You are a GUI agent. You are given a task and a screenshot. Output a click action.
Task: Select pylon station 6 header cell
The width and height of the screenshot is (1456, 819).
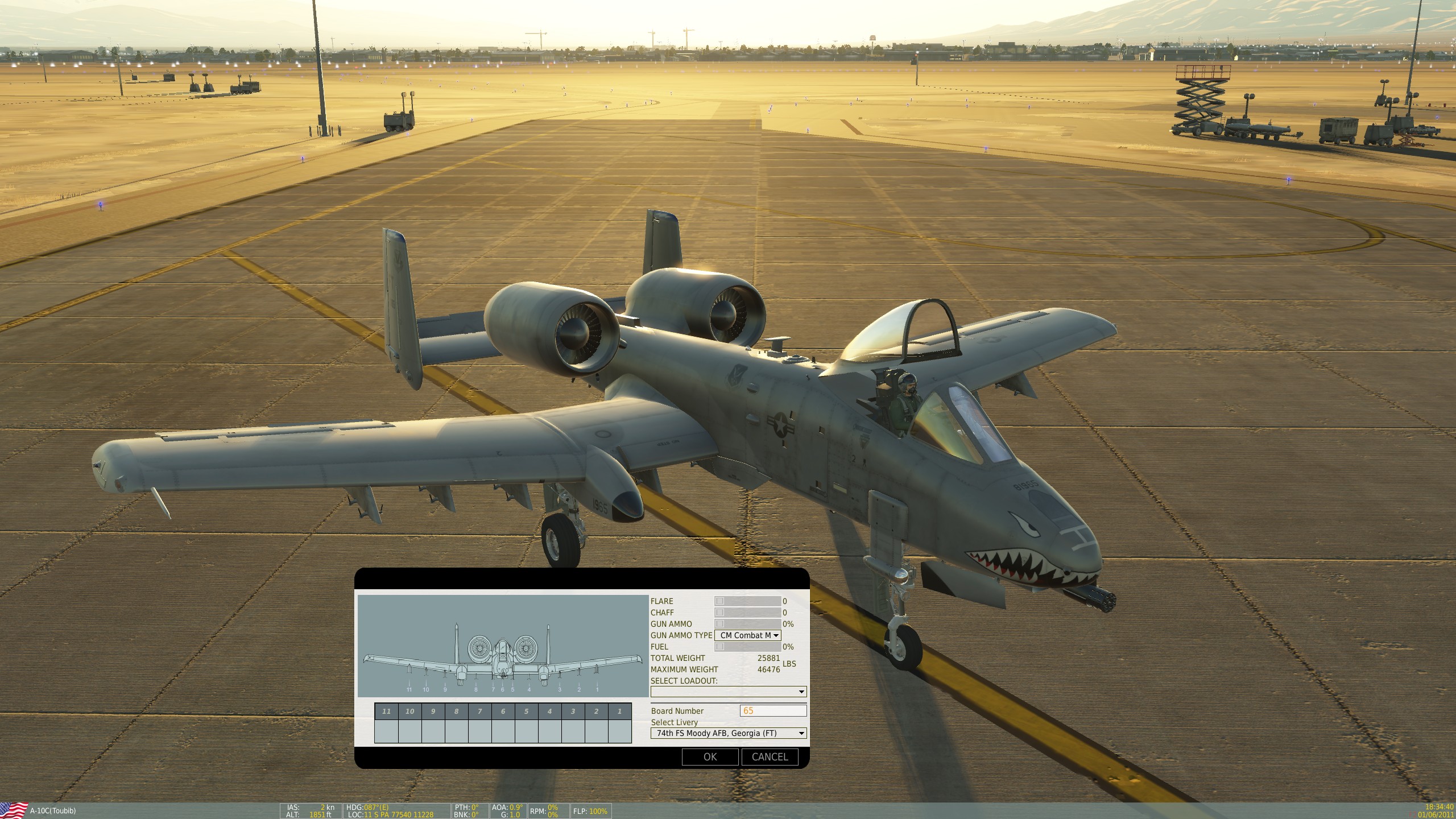pyautogui.click(x=503, y=711)
